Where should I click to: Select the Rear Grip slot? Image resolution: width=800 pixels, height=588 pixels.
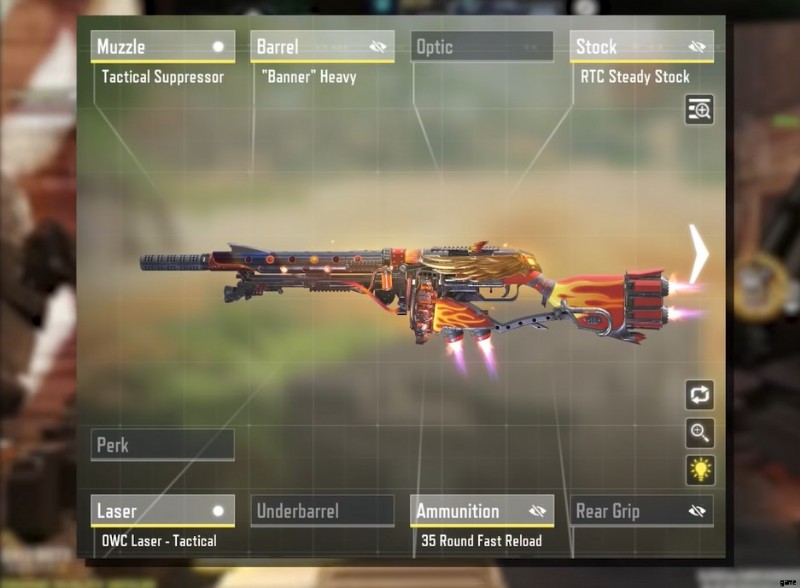coord(625,511)
